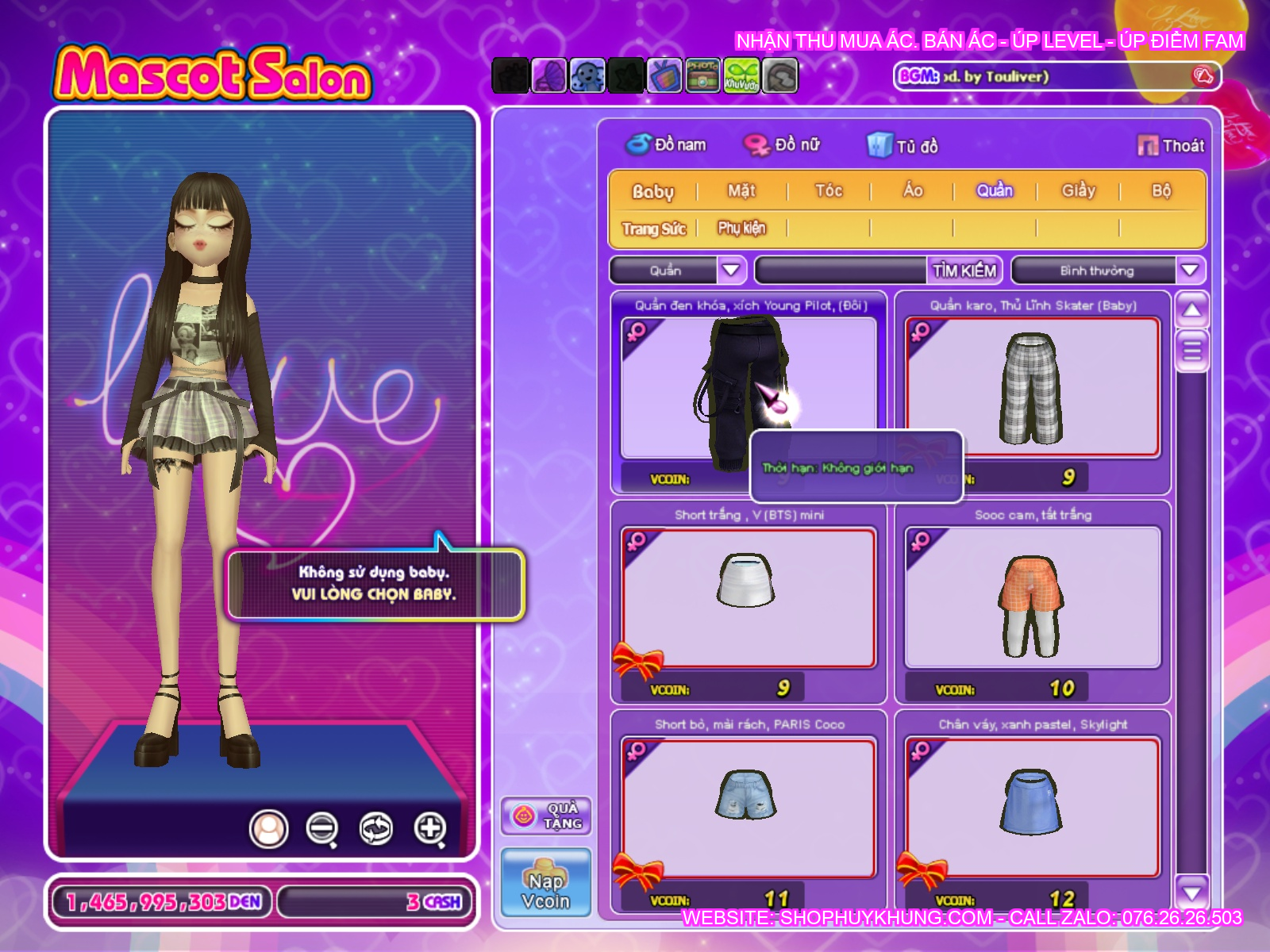This screenshot has height=952, width=1270.
Task: Switch to the Đồ nữ womenswear section
Action: 782,145
